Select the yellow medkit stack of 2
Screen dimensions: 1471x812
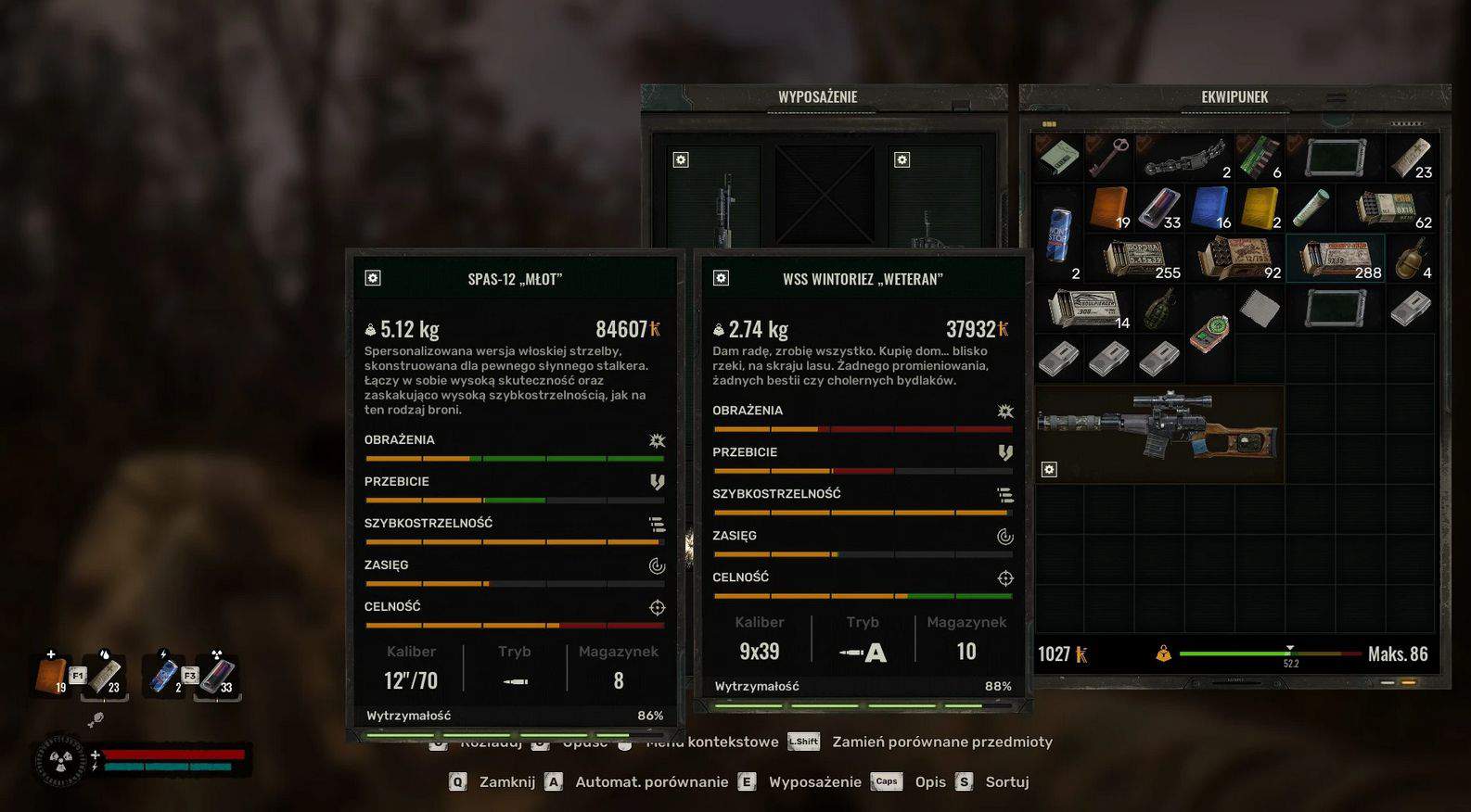(x=1259, y=208)
